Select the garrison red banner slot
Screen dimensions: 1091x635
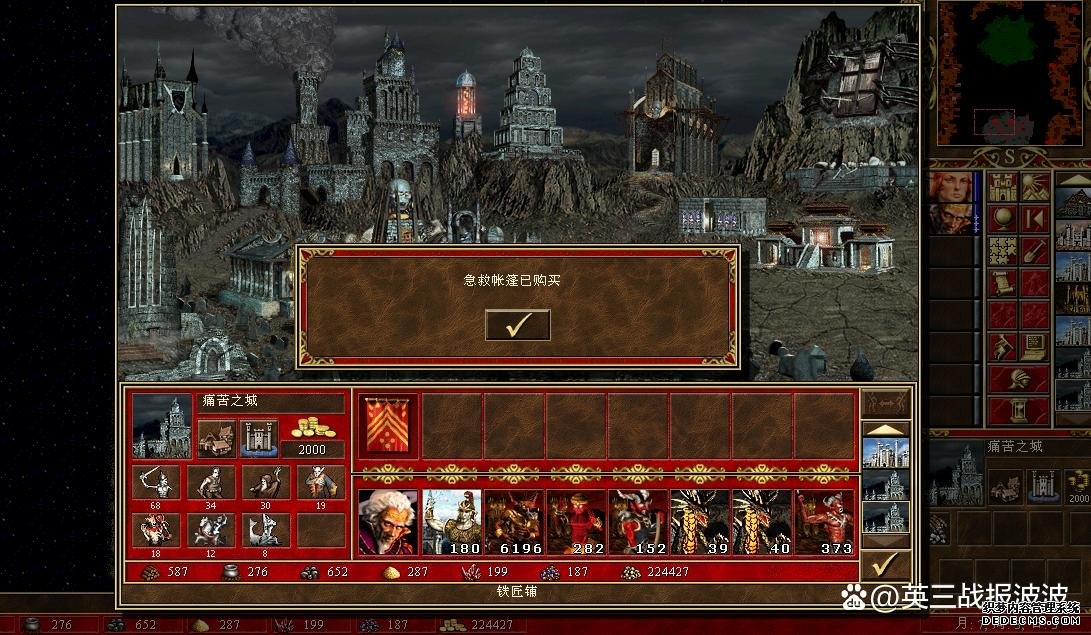click(387, 422)
